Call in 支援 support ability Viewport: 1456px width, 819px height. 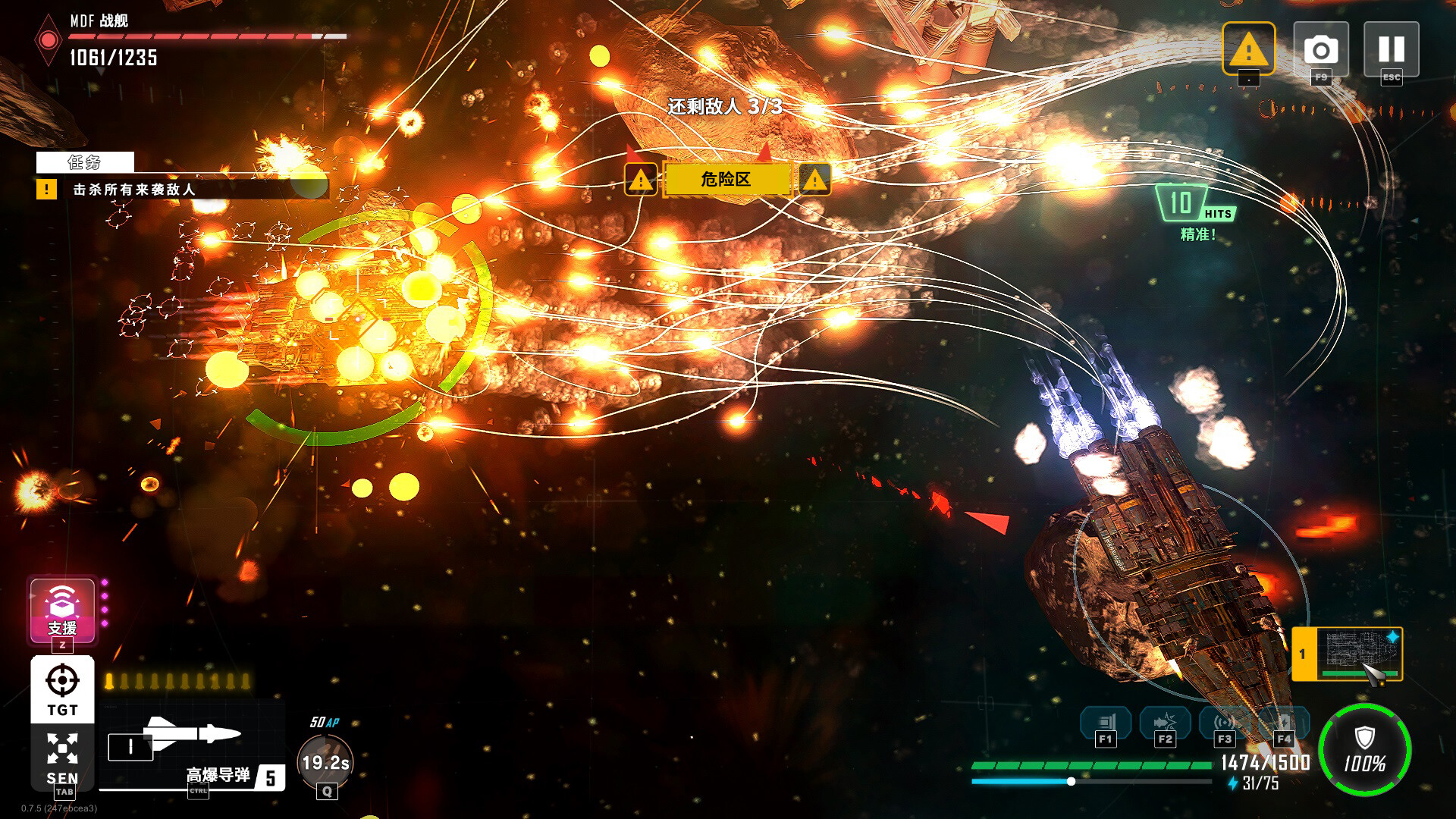tap(62, 610)
